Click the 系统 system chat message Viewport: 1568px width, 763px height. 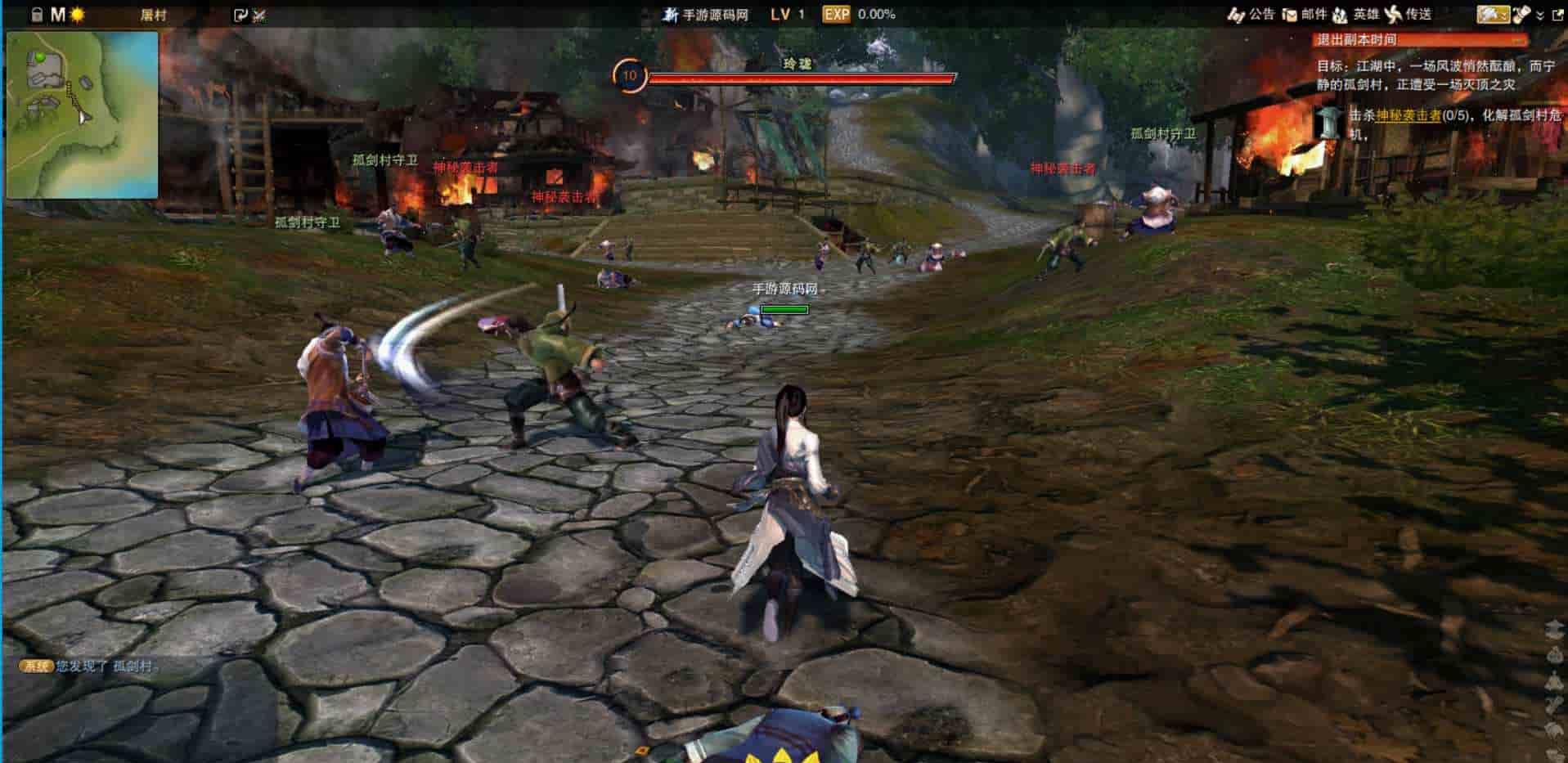[x=90, y=666]
